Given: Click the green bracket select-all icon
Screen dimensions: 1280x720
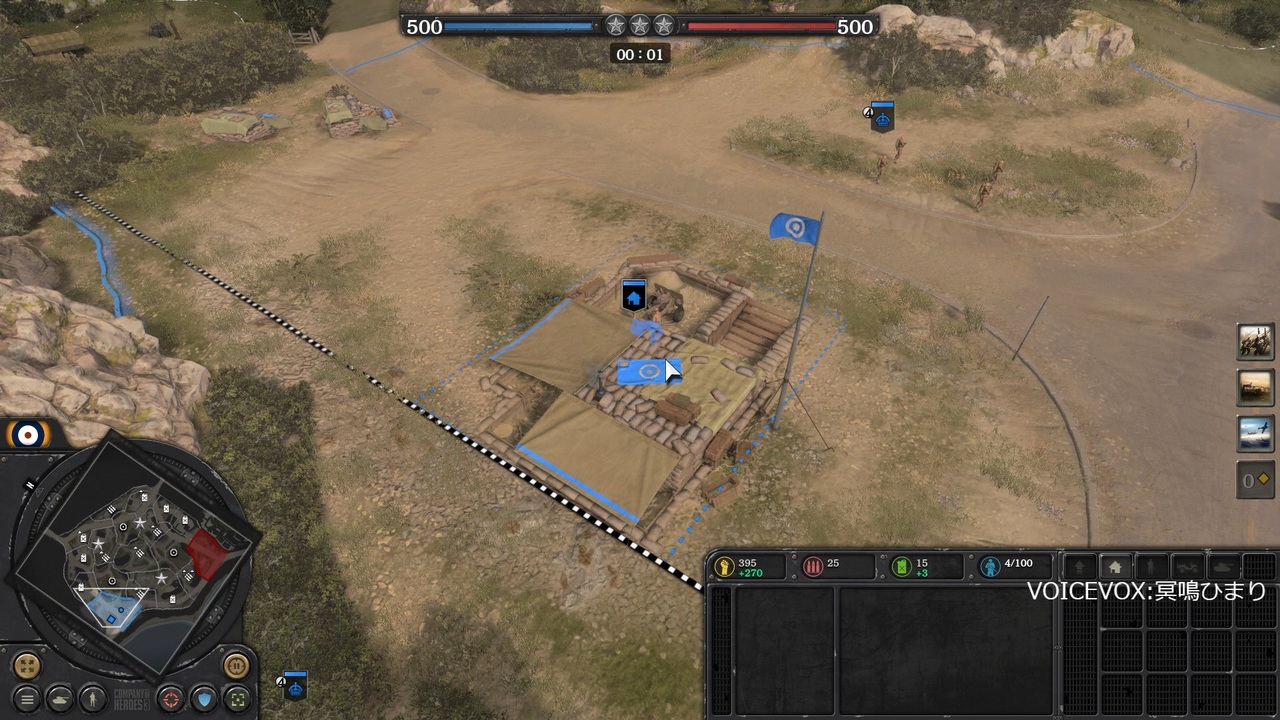Looking at the screenshot, I should [238, 700].
